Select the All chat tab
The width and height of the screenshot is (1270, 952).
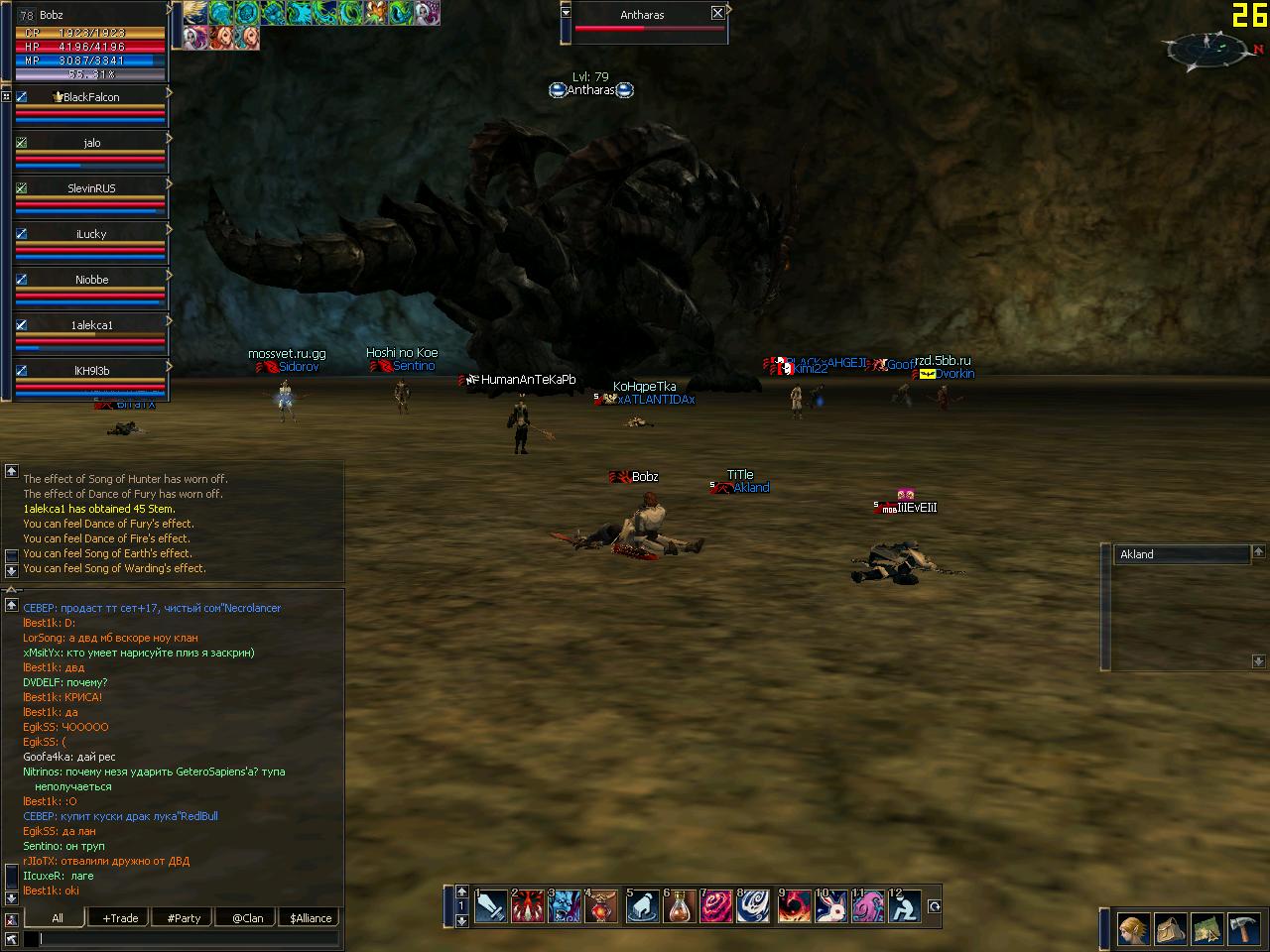coord(58,918)
